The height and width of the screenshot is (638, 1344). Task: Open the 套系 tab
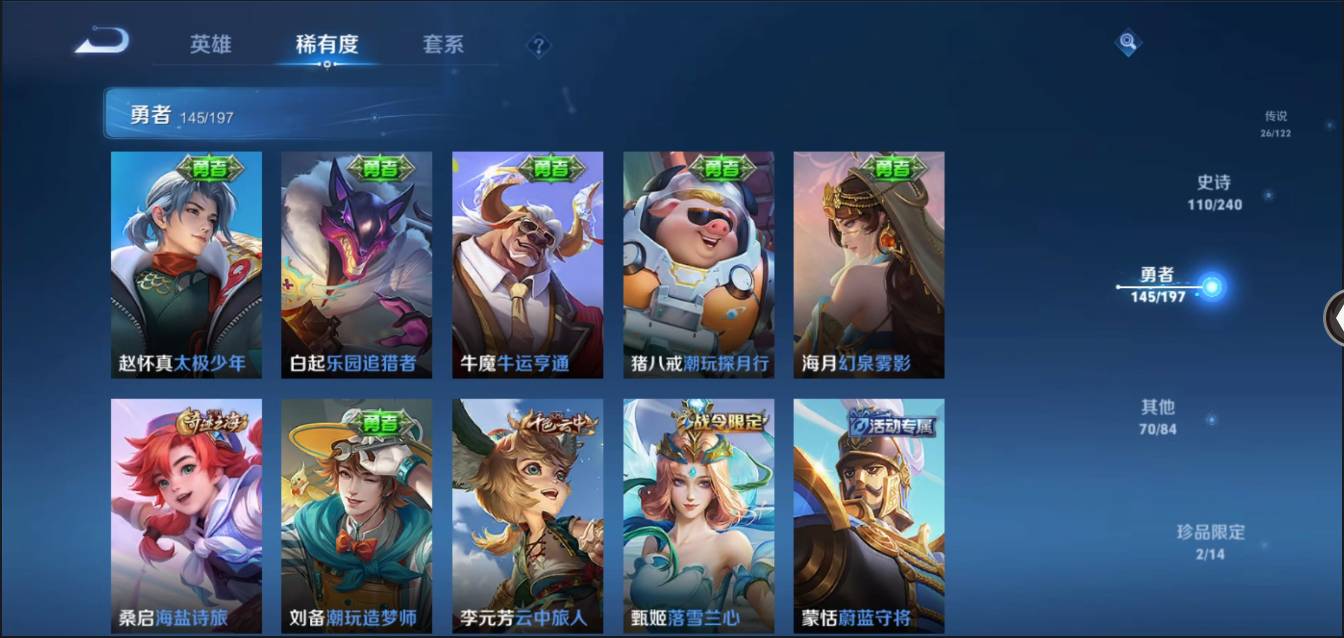click(x=442, y=45)
